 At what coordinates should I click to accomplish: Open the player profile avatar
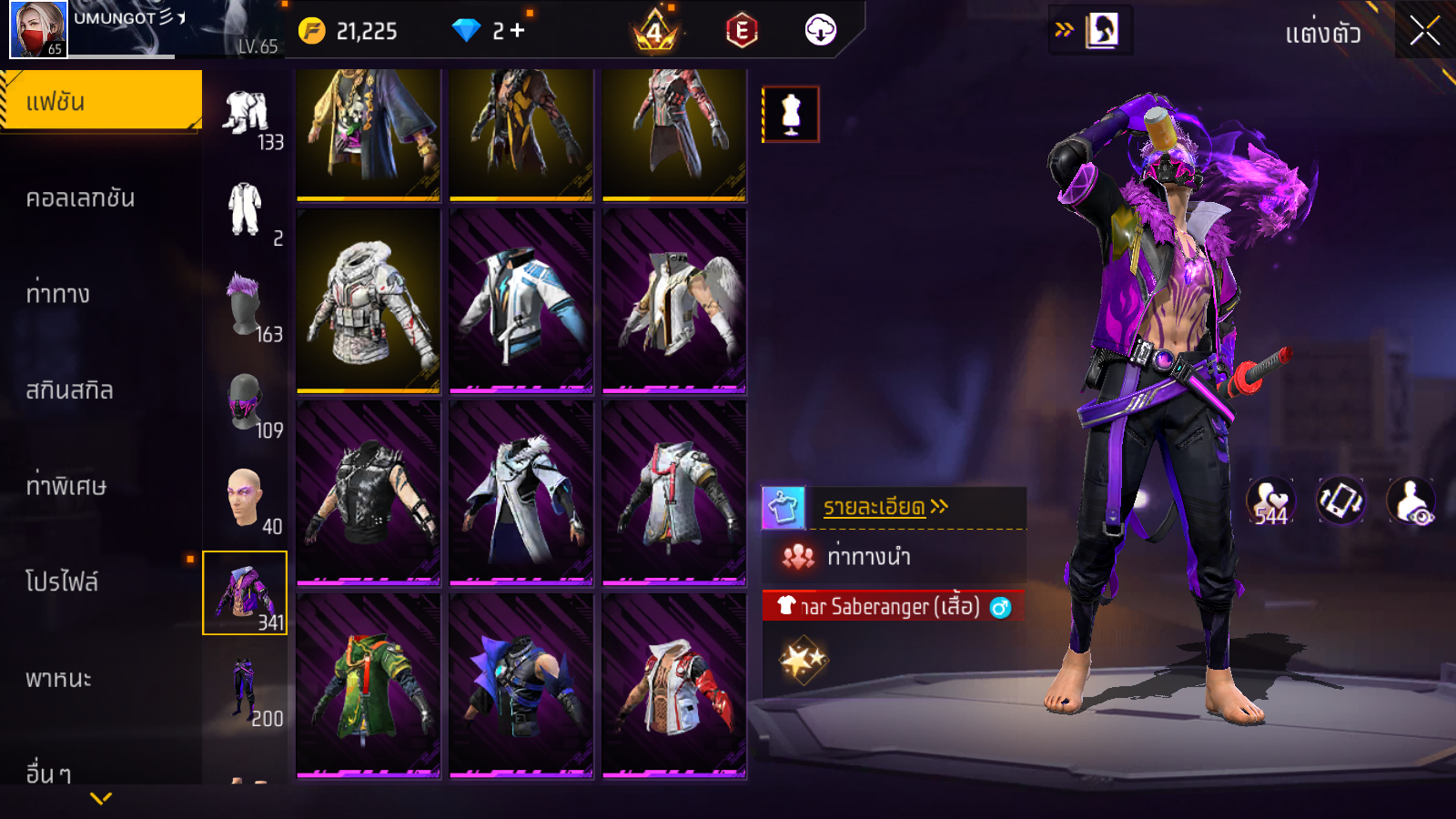[x=38, y=29]
